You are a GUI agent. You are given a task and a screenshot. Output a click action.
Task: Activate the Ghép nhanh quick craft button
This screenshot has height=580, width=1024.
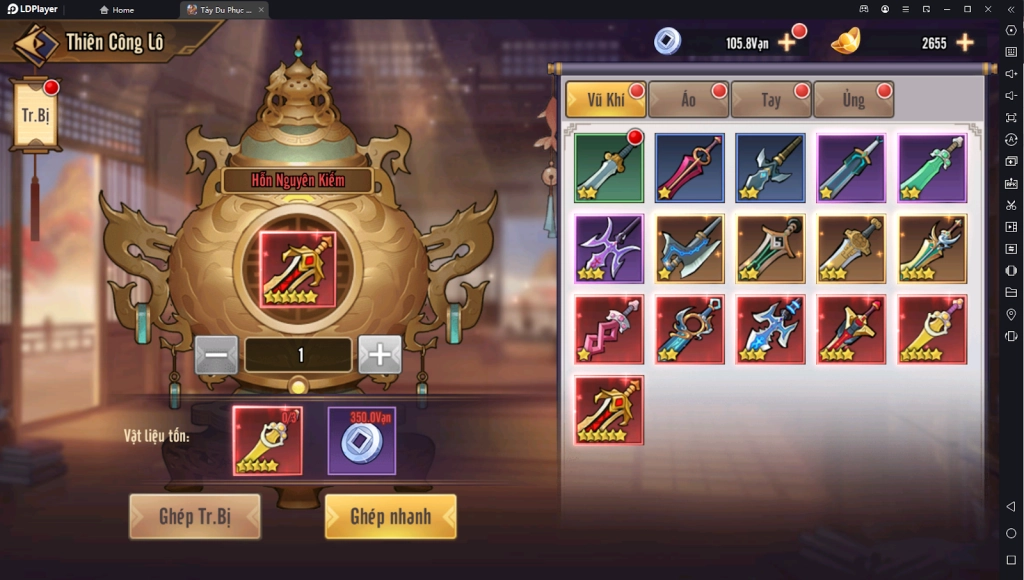coord(390,517)
